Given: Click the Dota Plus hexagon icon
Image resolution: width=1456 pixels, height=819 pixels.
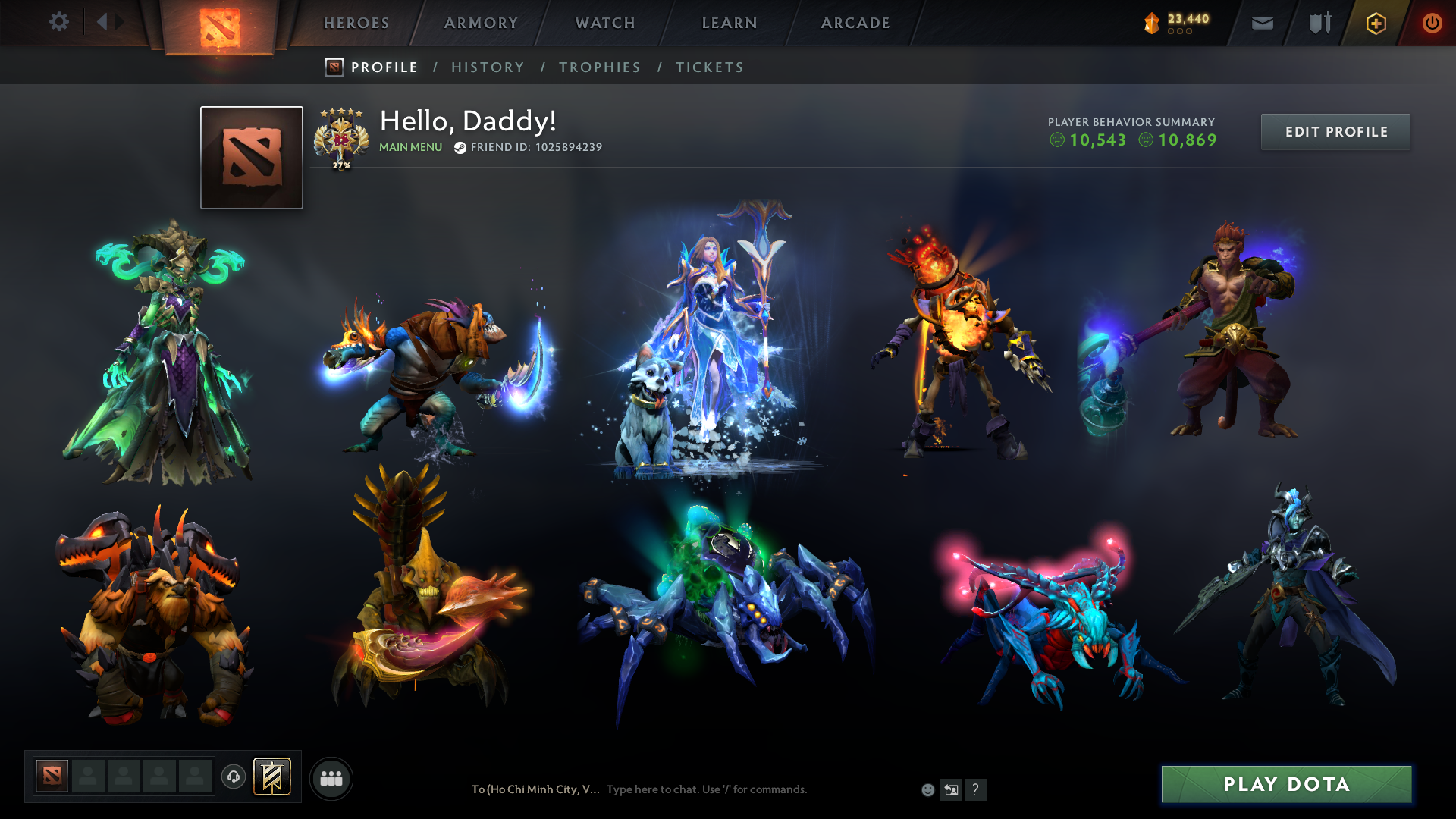Looking at the screenshot, I should pos(1376,23).
